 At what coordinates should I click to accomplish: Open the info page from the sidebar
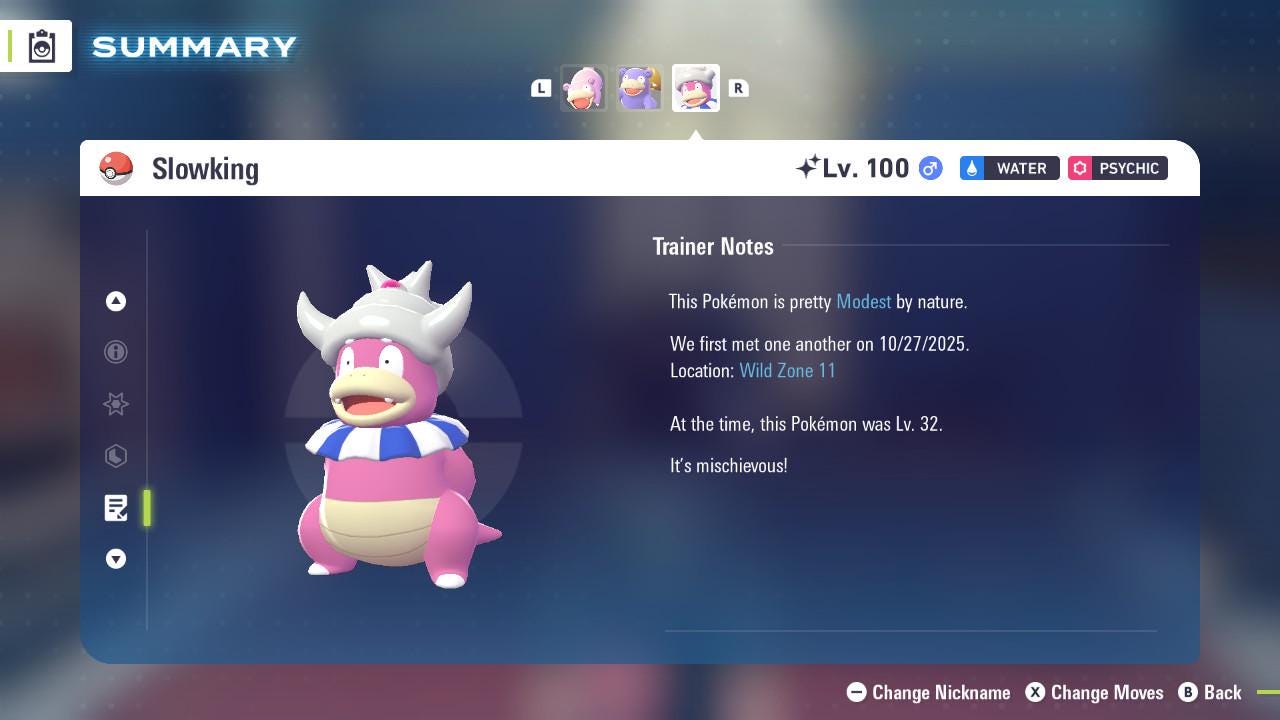116,352
